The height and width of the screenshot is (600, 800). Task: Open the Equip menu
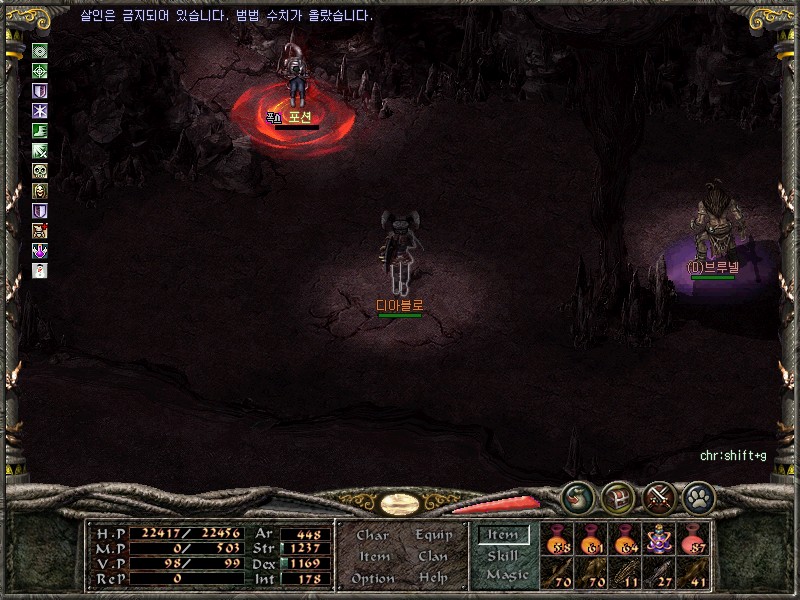point(434,535)
